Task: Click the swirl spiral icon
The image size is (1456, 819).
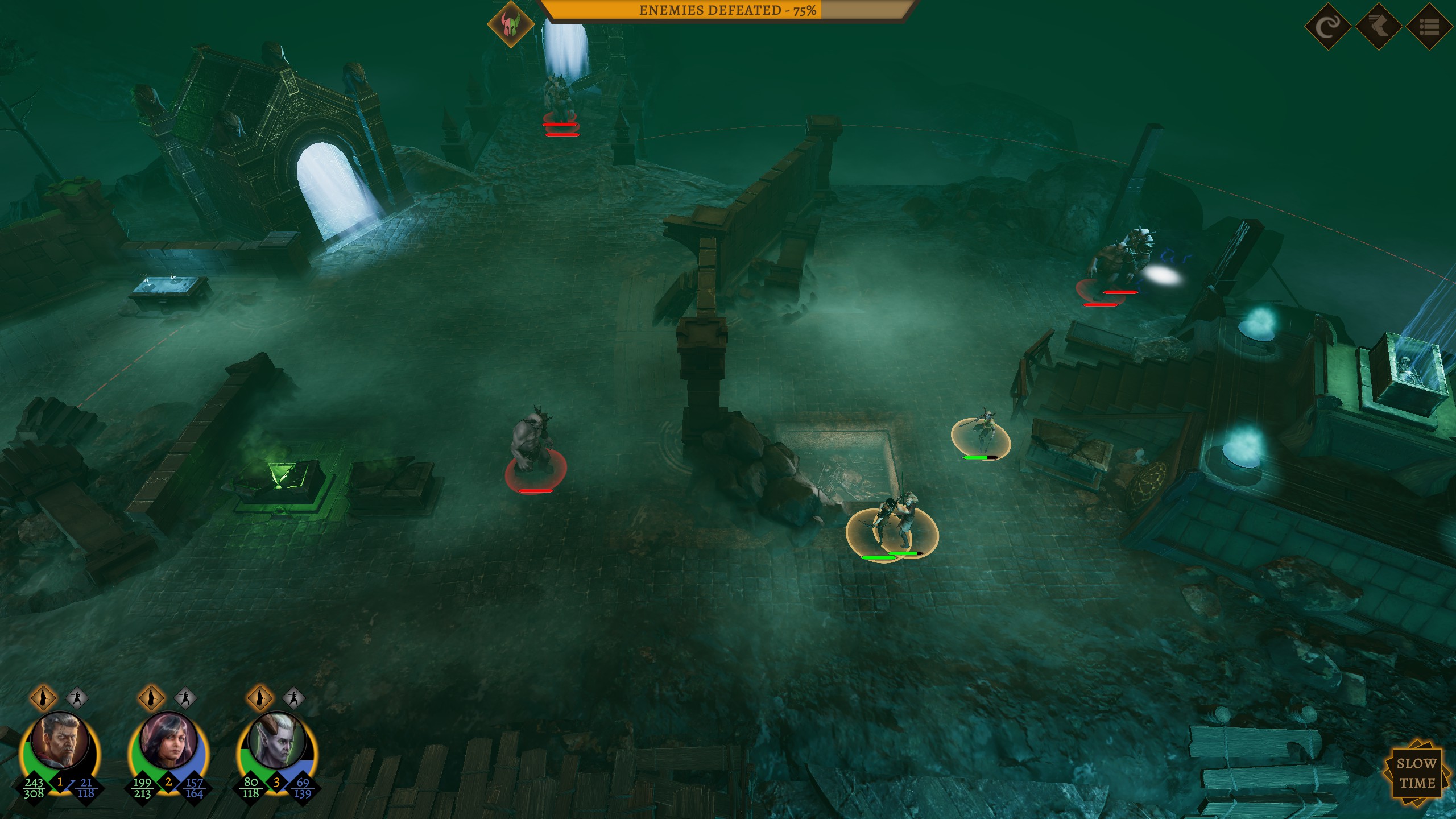Action: pos(1327,26)
